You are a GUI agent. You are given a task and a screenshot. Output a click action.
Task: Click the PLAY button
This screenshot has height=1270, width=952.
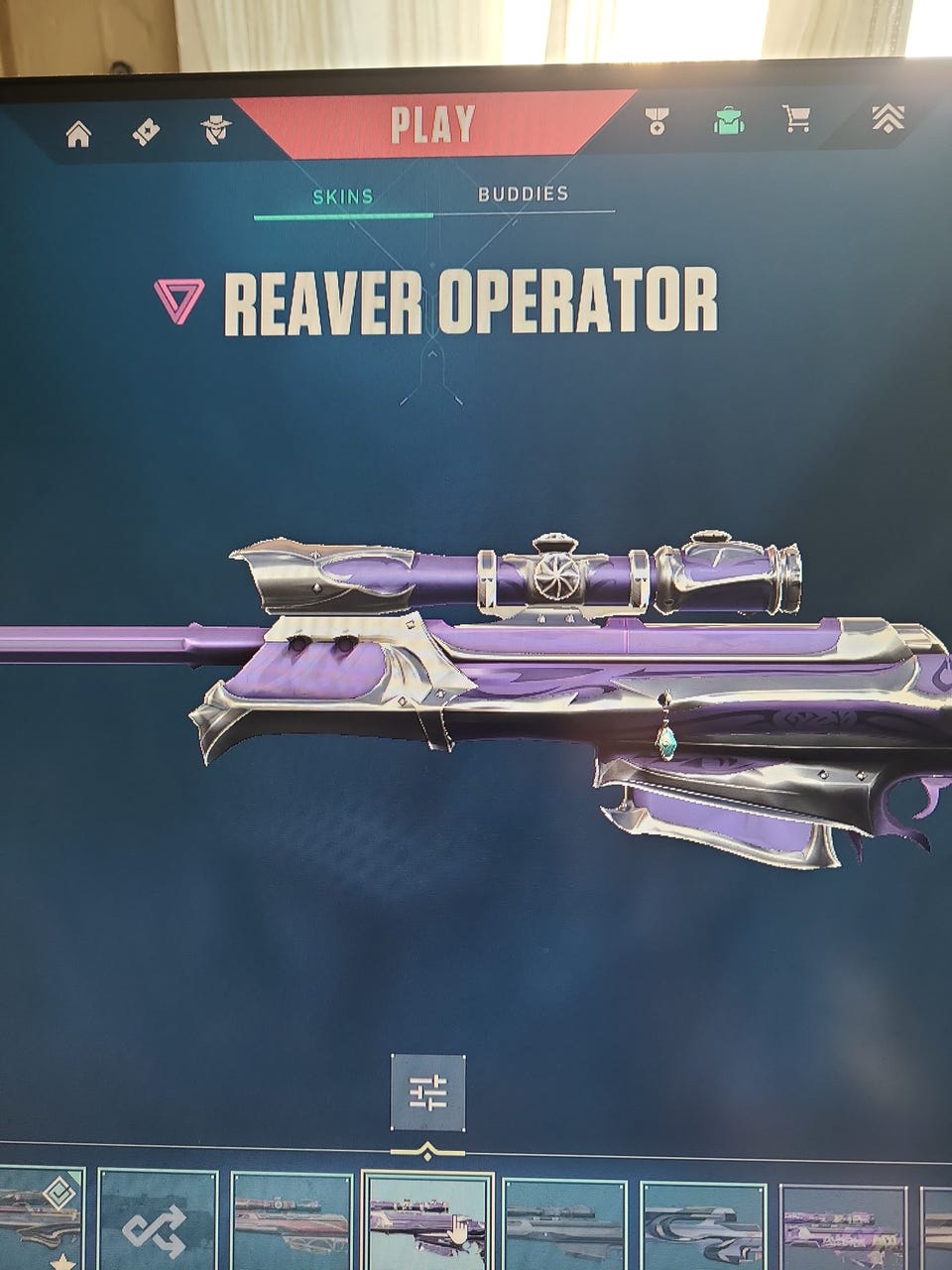[x=432, y=125]
